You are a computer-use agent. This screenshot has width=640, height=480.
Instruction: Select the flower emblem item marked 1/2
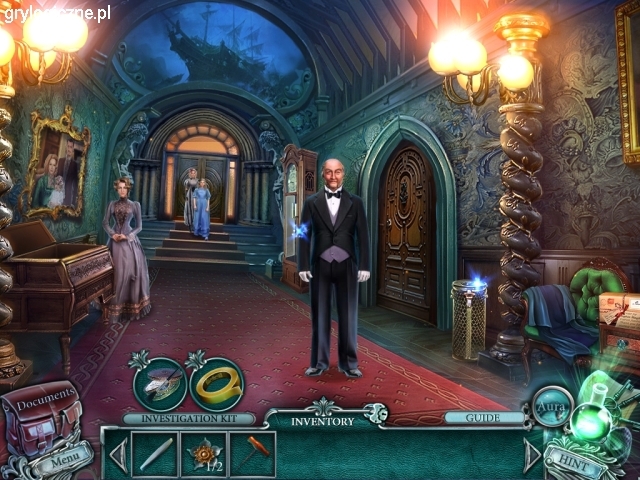205,454
